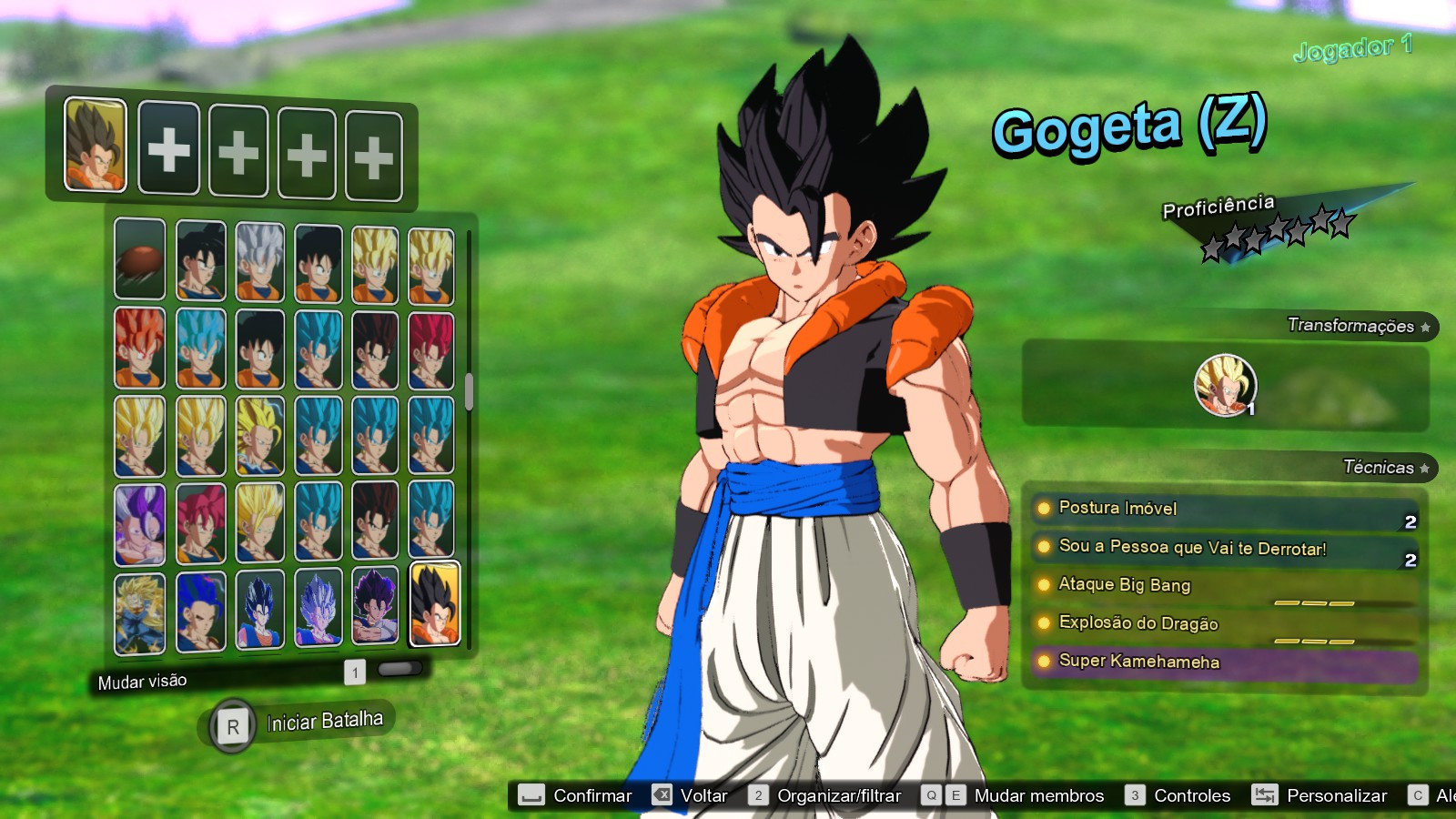This screenshot has width=1456, height=819.
Task: Choose the Super Saiyan God red-haired Goku portrait
Action: tap(139, 350)
